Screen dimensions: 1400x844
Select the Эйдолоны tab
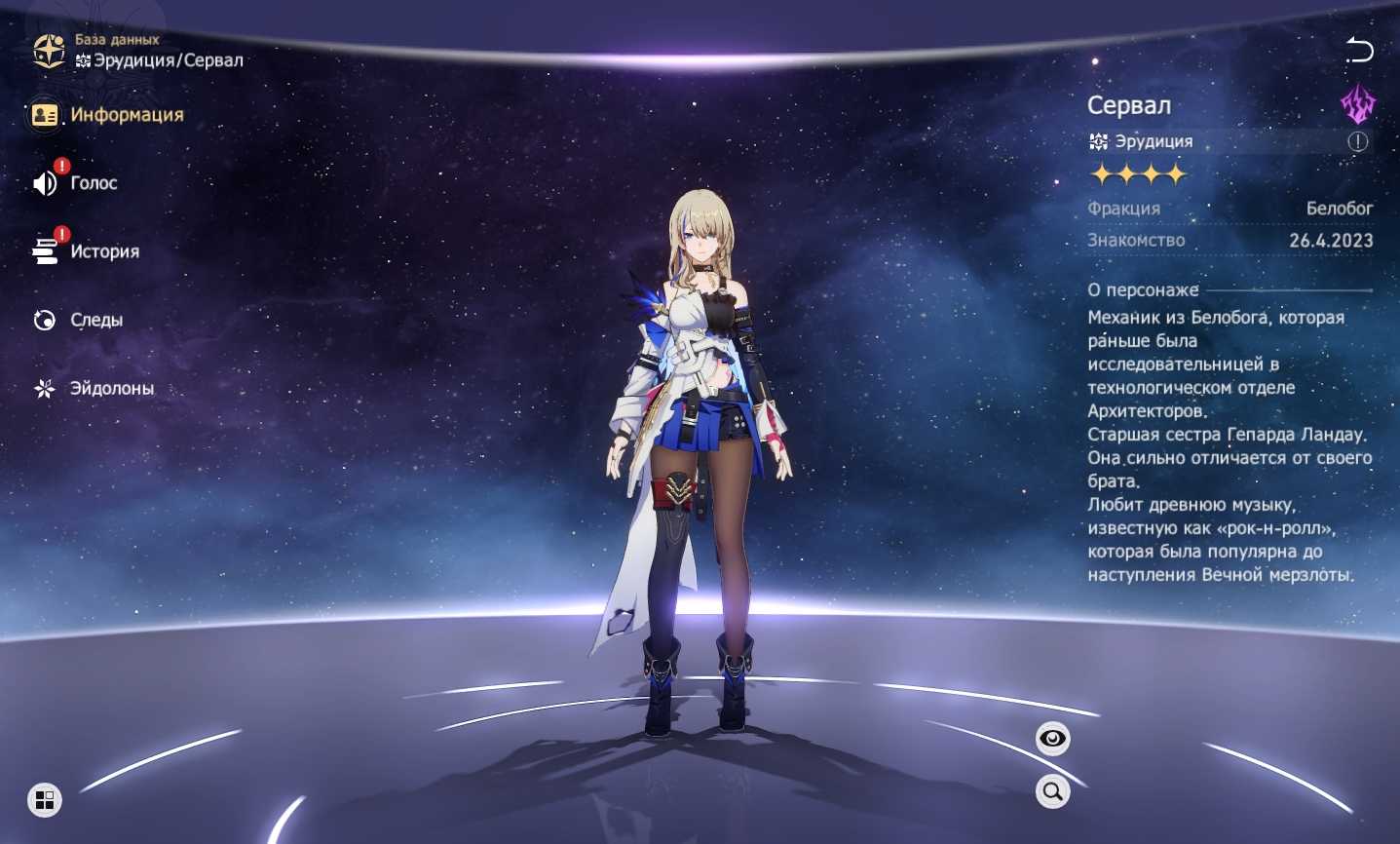click(94, 388)
